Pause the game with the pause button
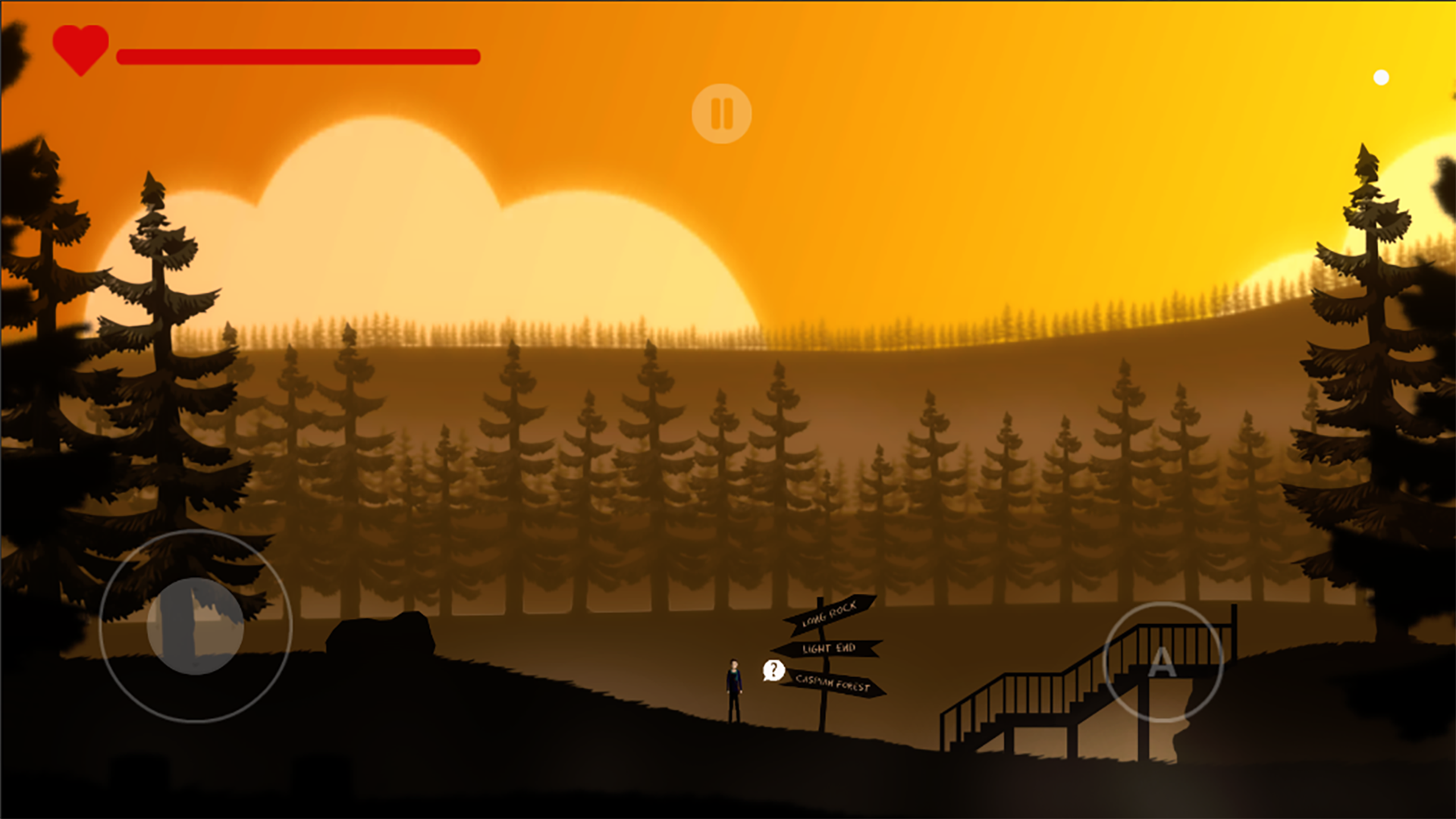The image size is (1456, 819). point(721,114)
